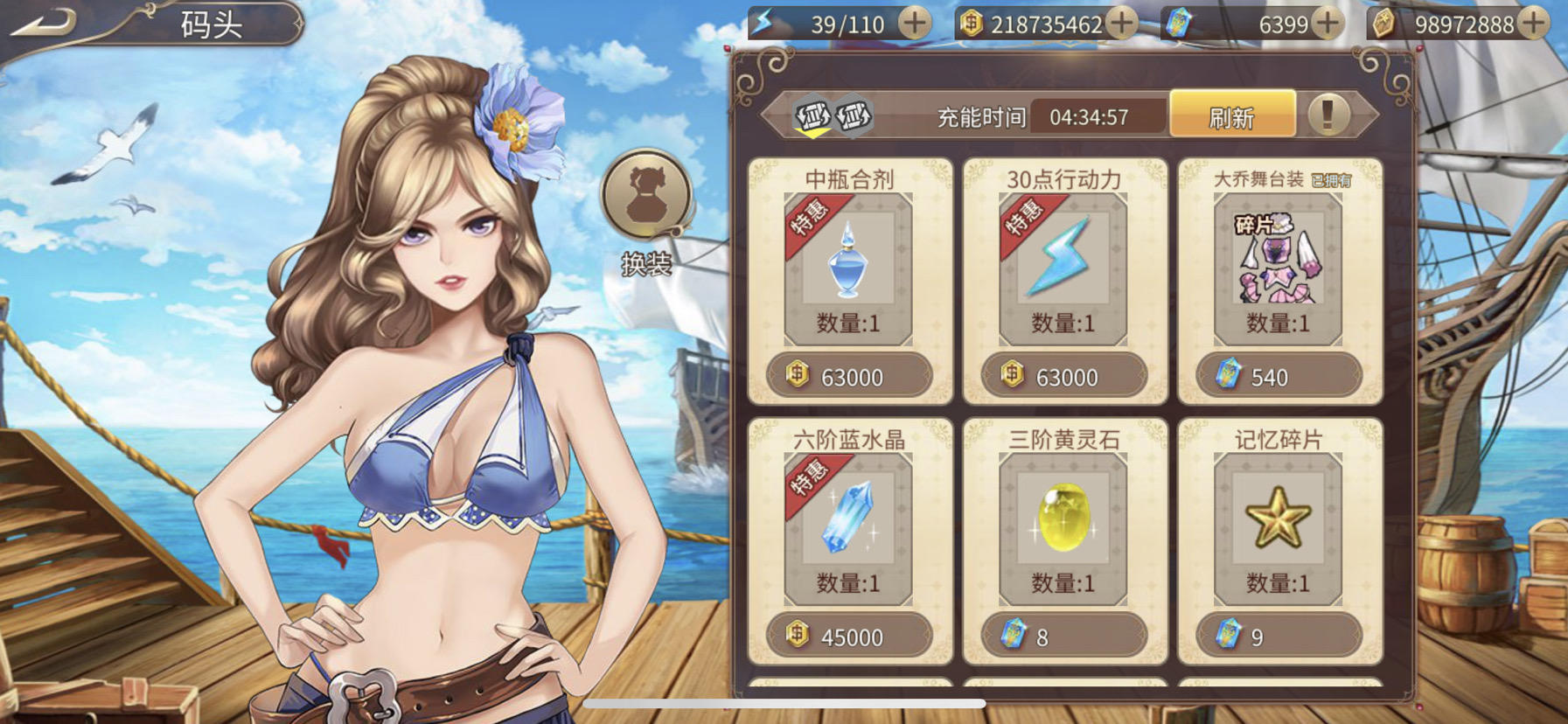Select the 记忆碎片 star item
The height and width of the screenshot is (724, 1568).
coord(1278,525)
